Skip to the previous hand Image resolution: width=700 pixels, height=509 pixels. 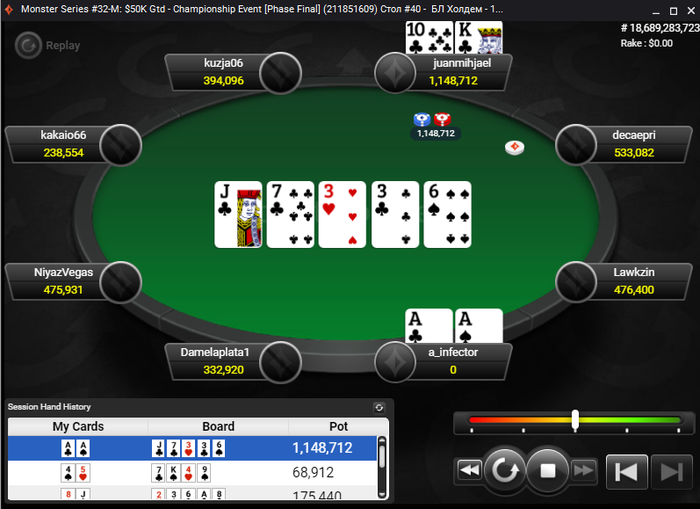coord(627,470)
